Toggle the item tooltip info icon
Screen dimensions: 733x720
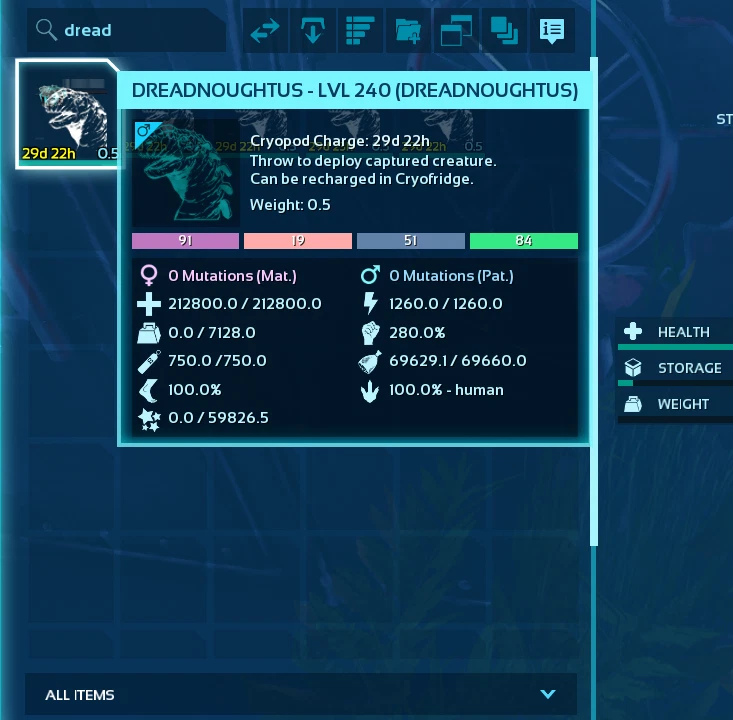(x=551, y=31)
